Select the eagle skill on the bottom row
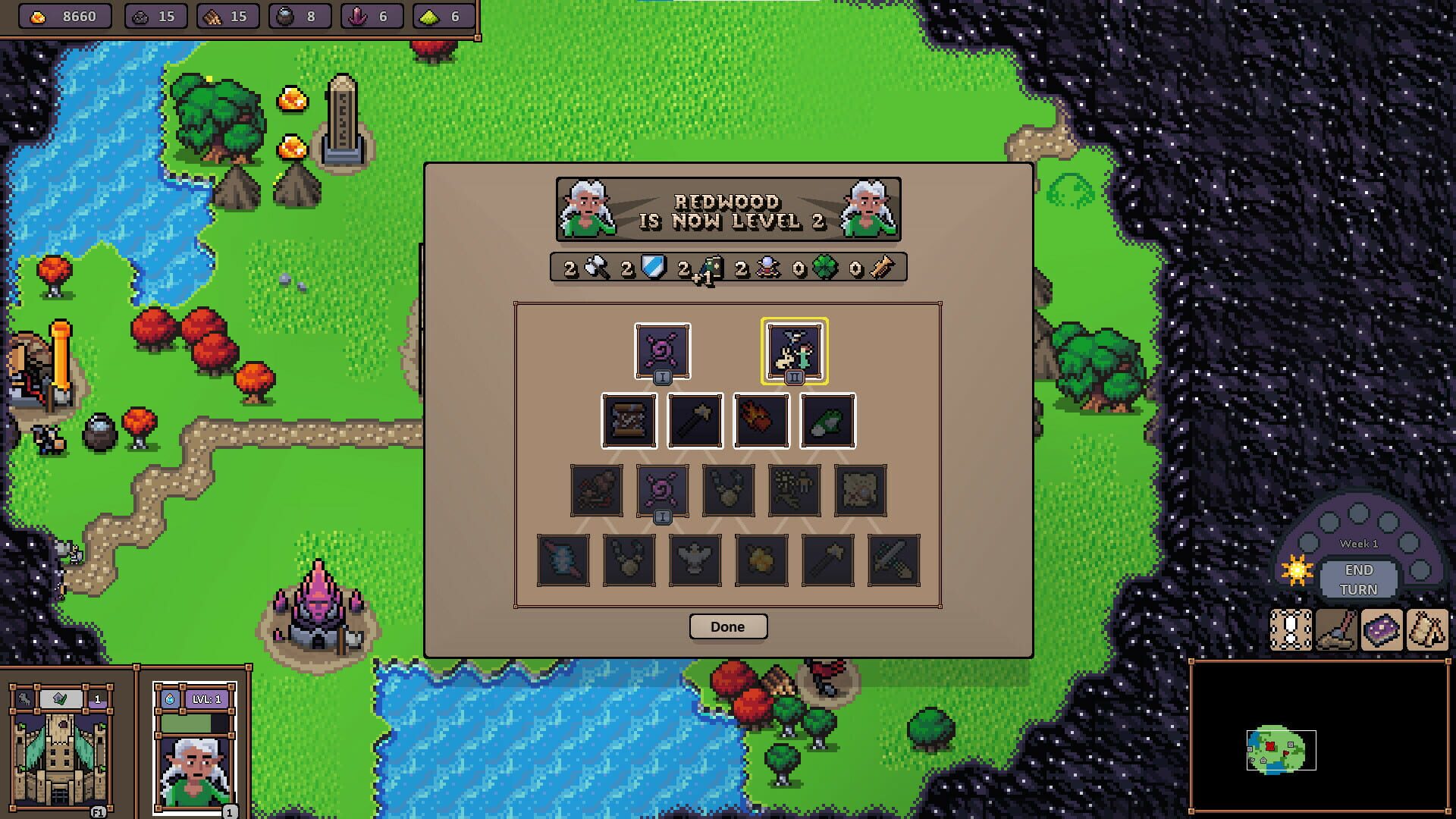1456x819 pixels. (x=695, y=560)
